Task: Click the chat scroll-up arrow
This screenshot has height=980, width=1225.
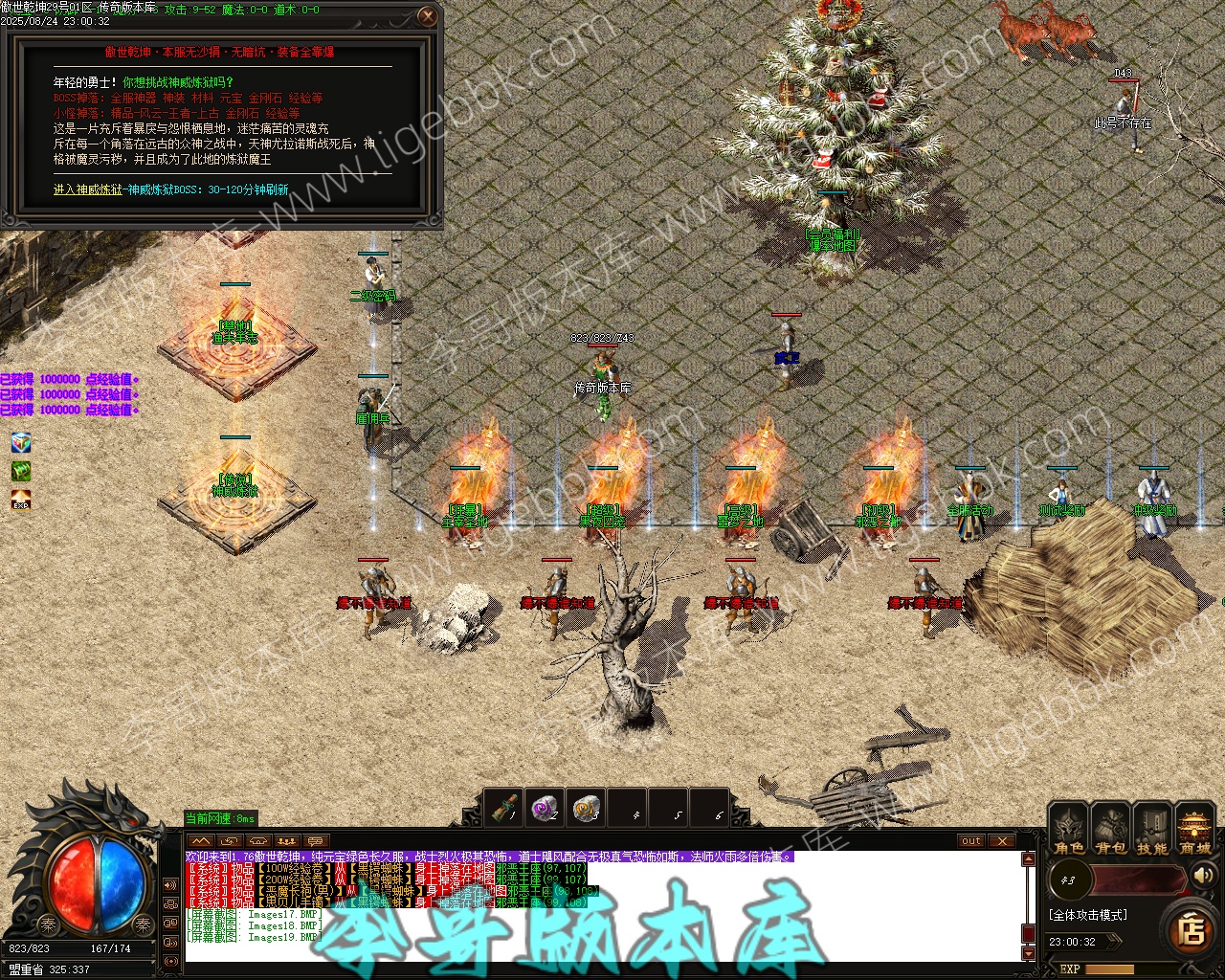Action: point(1029,858)
